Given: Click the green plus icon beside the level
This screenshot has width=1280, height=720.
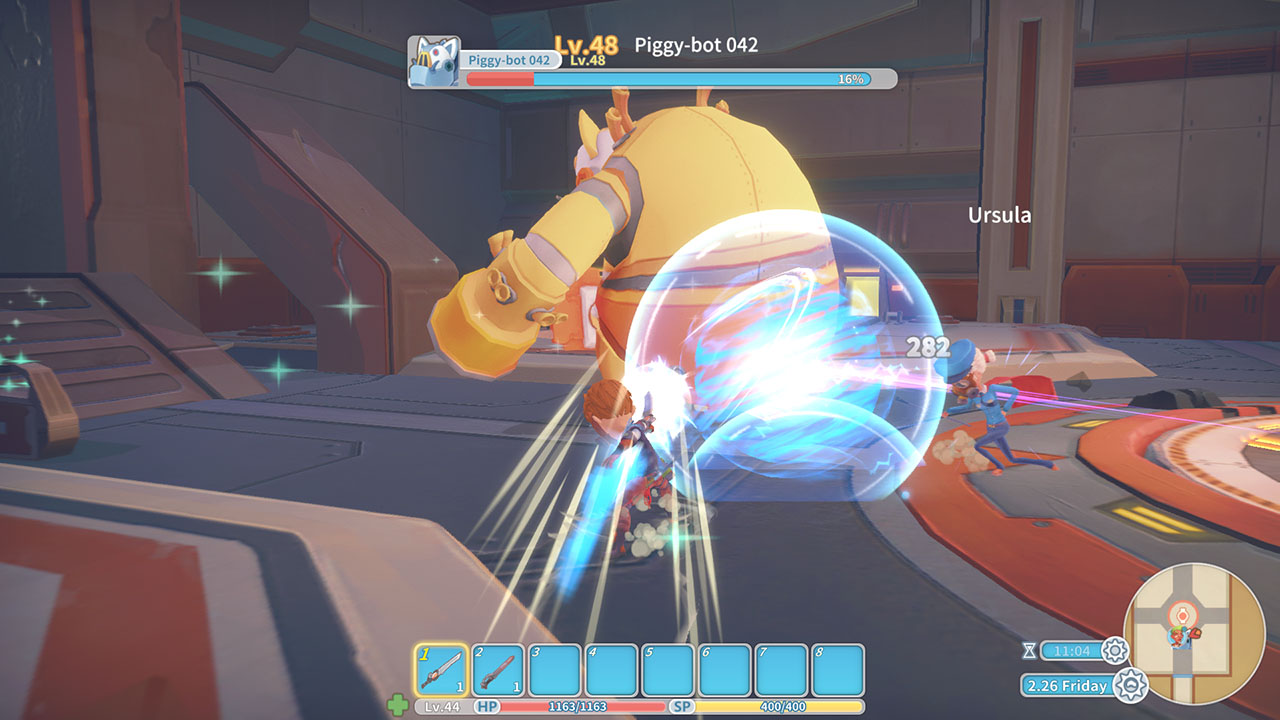Looking at the screenshot, I should [x=398, y=706].
